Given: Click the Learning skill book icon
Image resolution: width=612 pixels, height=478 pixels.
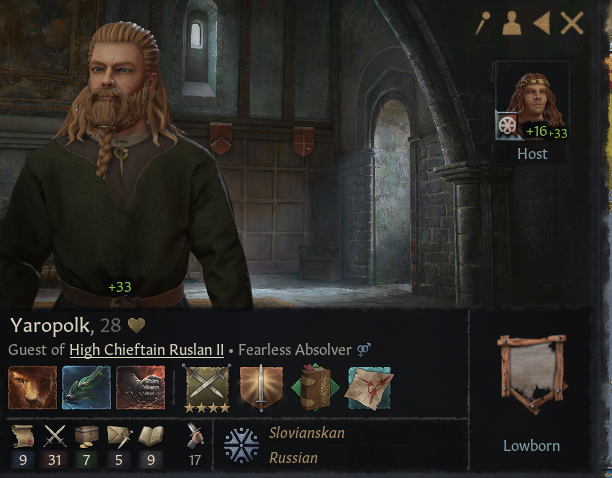Looking at the screenshot, I should pyautogui.click(x=149, y=435).
